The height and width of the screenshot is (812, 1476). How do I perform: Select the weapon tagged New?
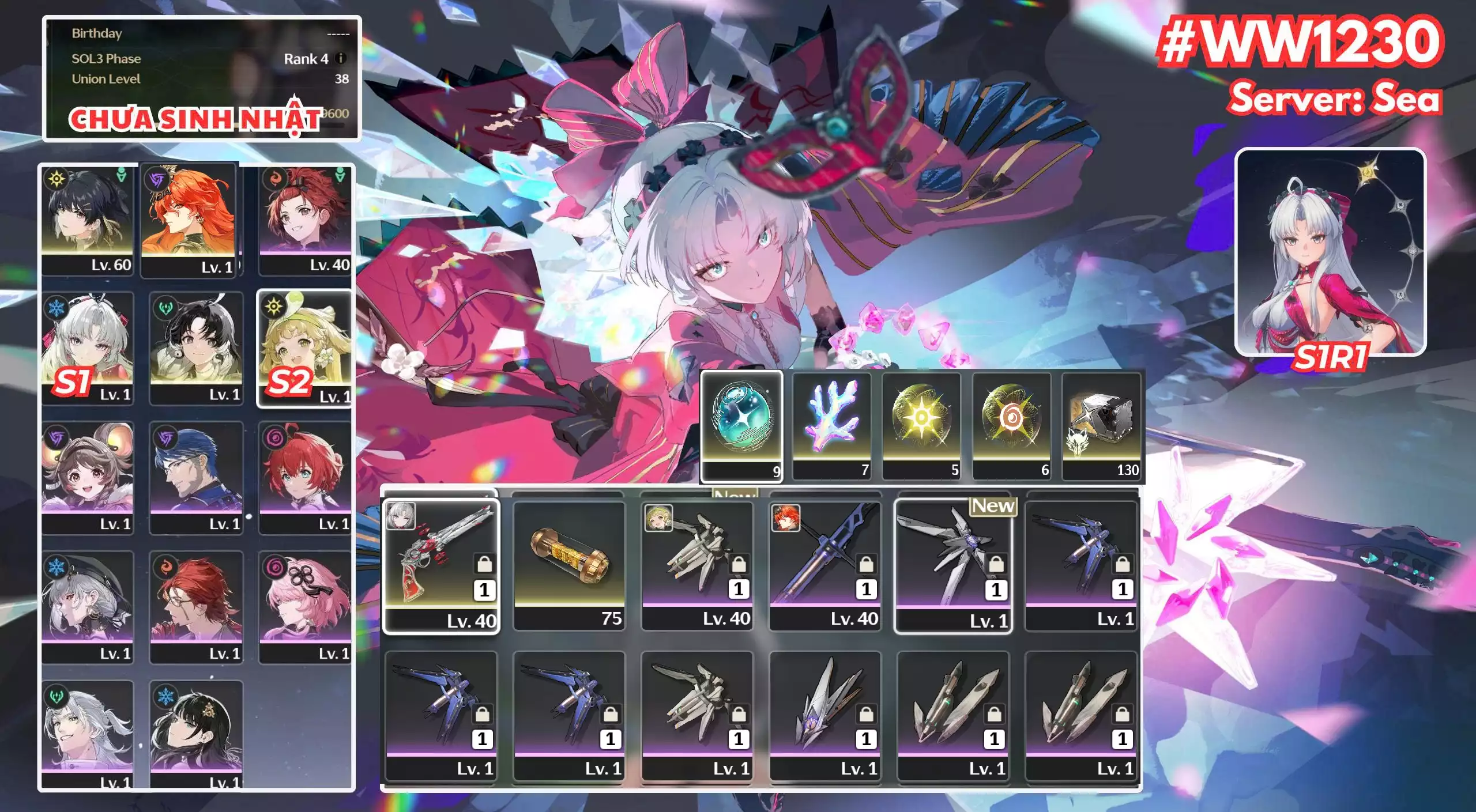(953, 566)
